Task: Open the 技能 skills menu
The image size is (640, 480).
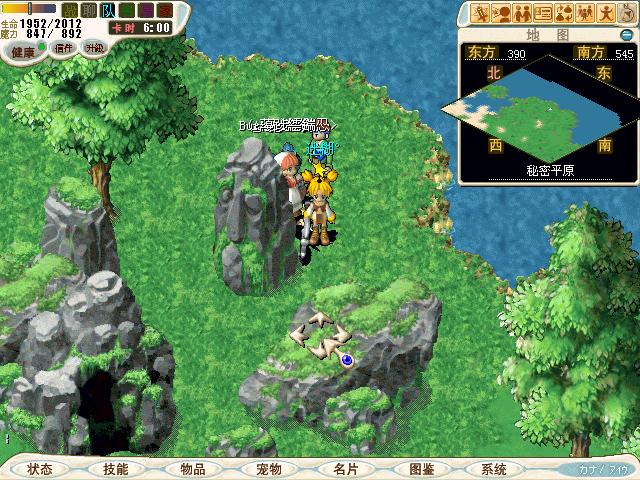Action: pos(116,469)
